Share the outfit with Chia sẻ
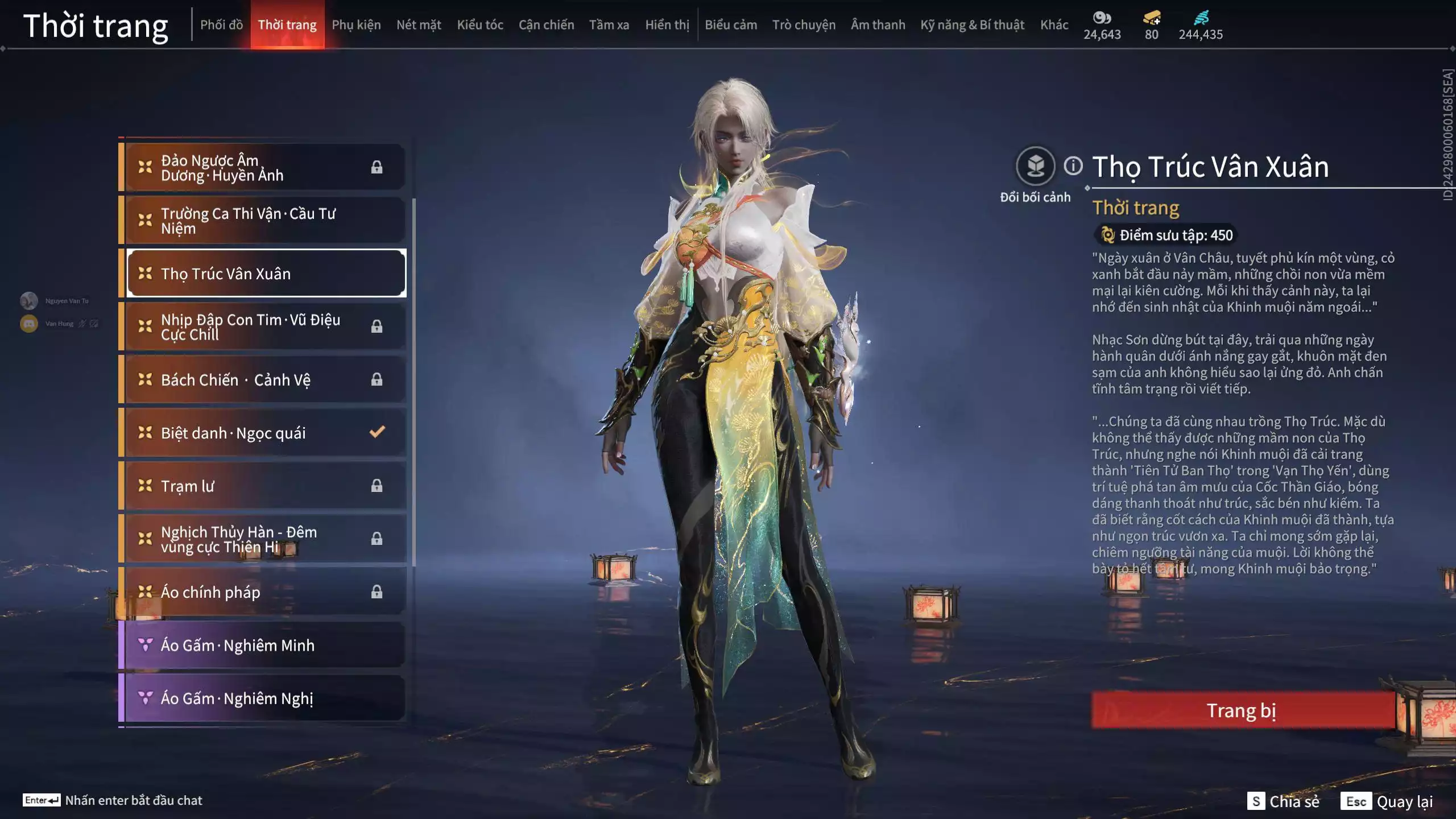 pos(1283,801)
